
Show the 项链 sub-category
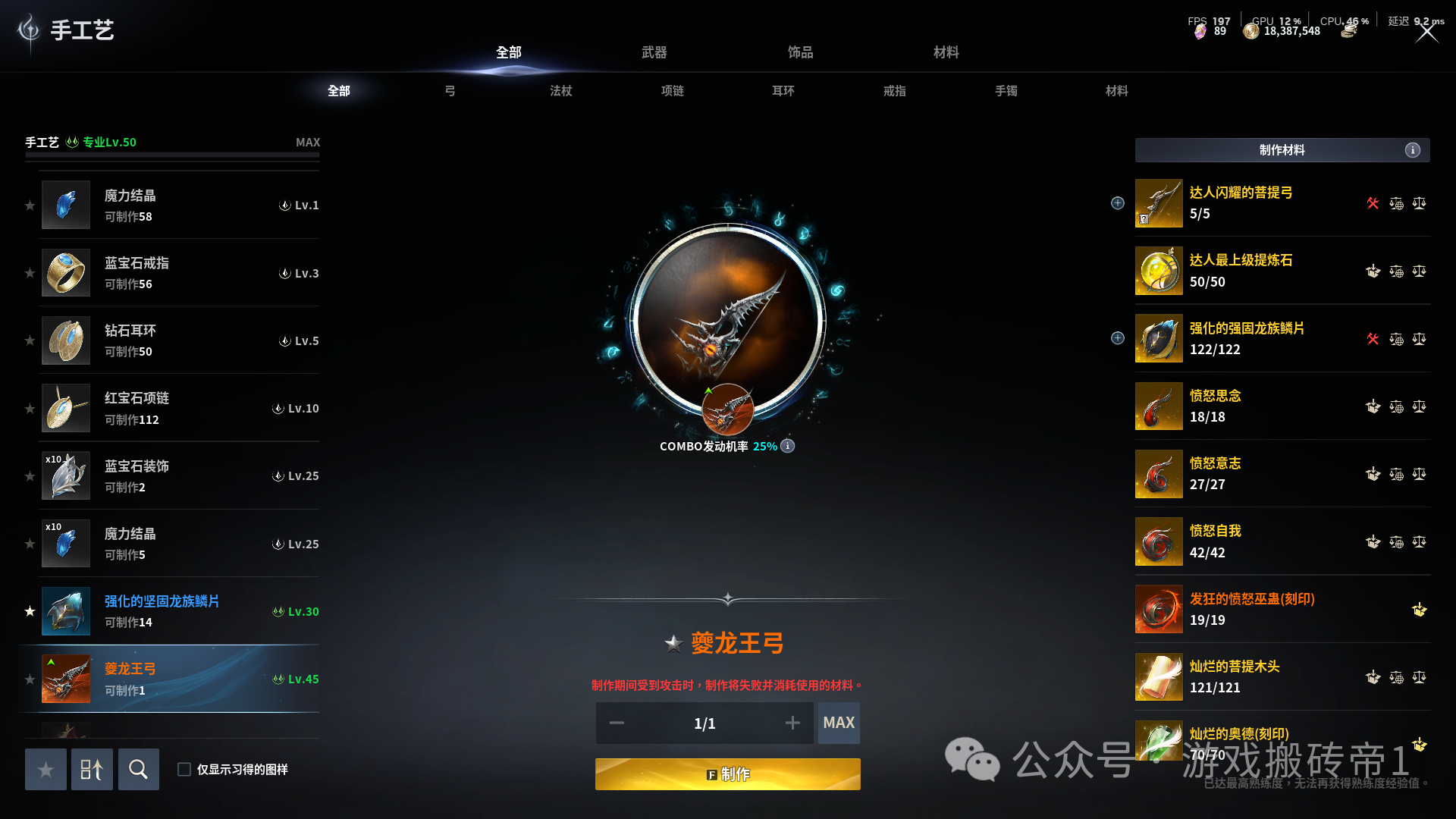point(672,91)
